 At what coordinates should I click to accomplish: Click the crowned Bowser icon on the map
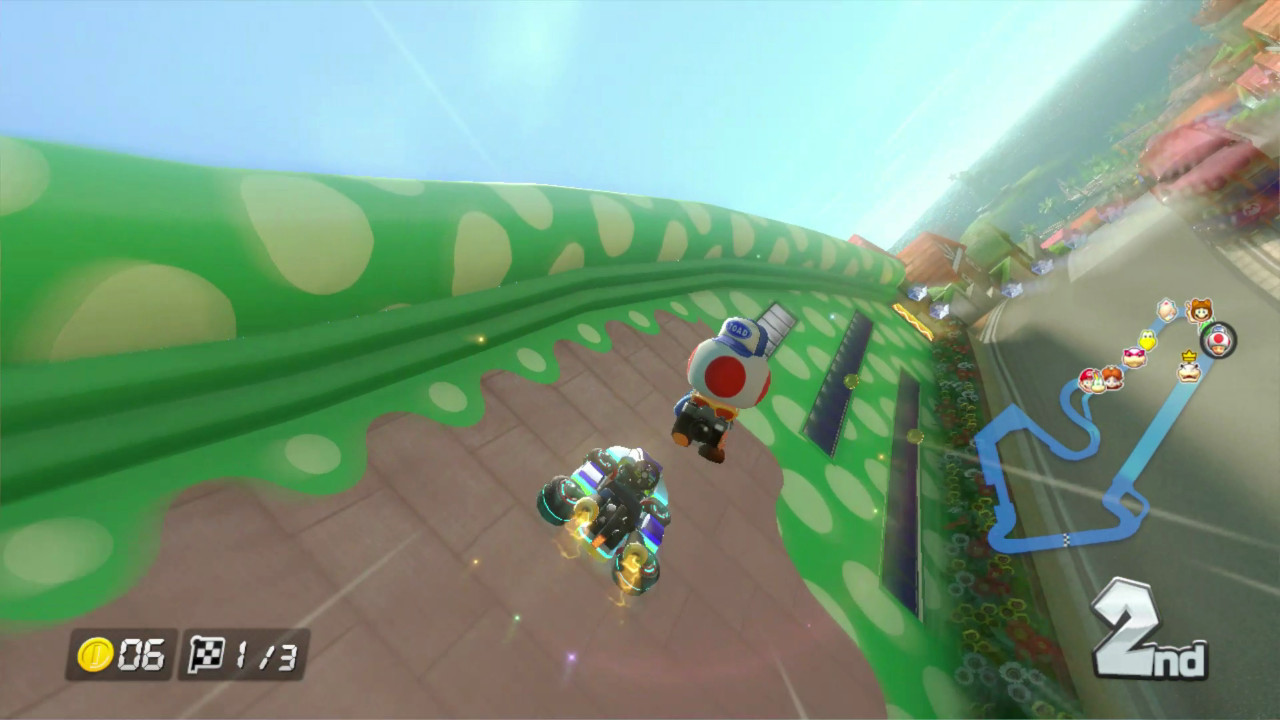1187,371
